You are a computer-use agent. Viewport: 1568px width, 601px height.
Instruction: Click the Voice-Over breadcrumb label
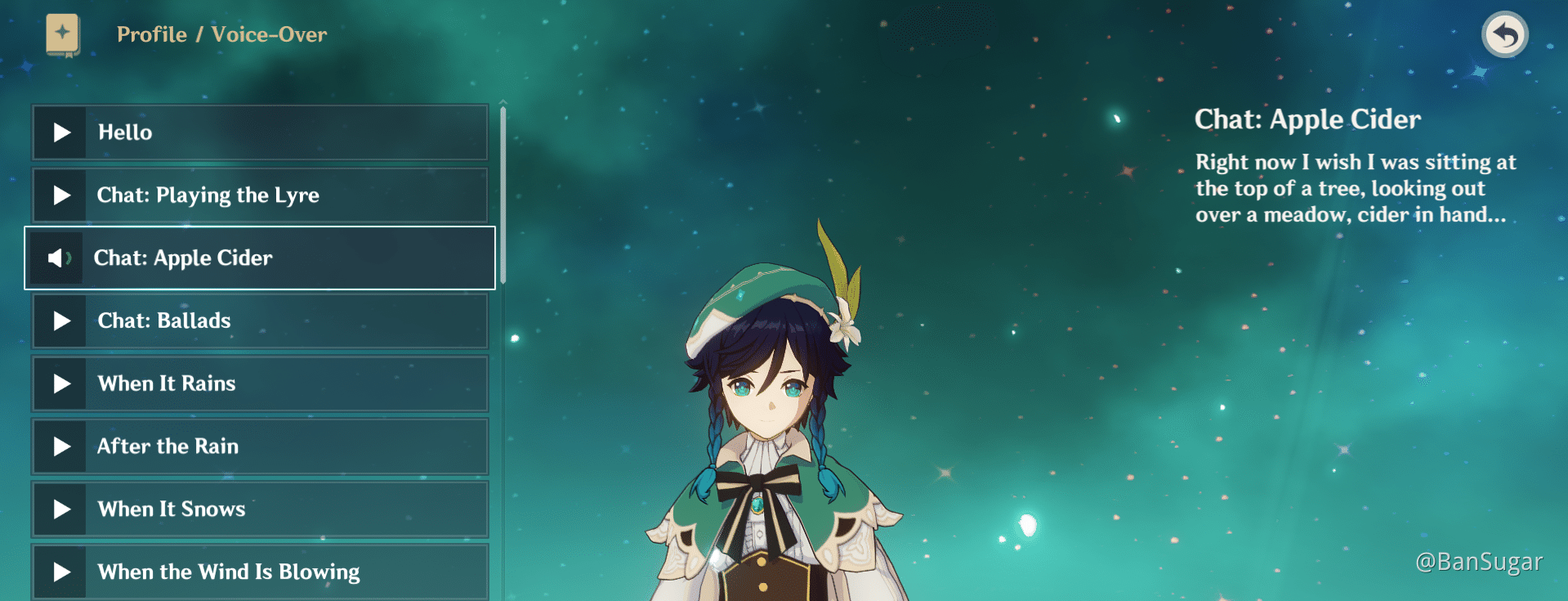point(268,34)
